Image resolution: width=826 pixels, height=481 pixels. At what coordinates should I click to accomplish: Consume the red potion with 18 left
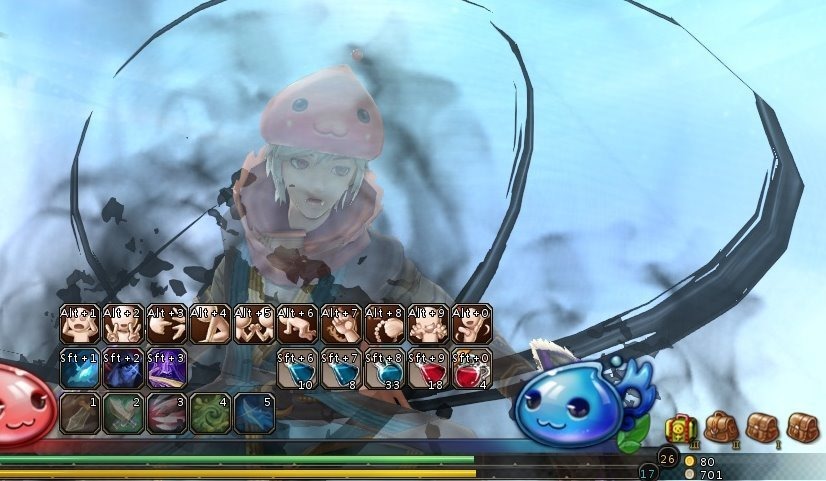429,369
